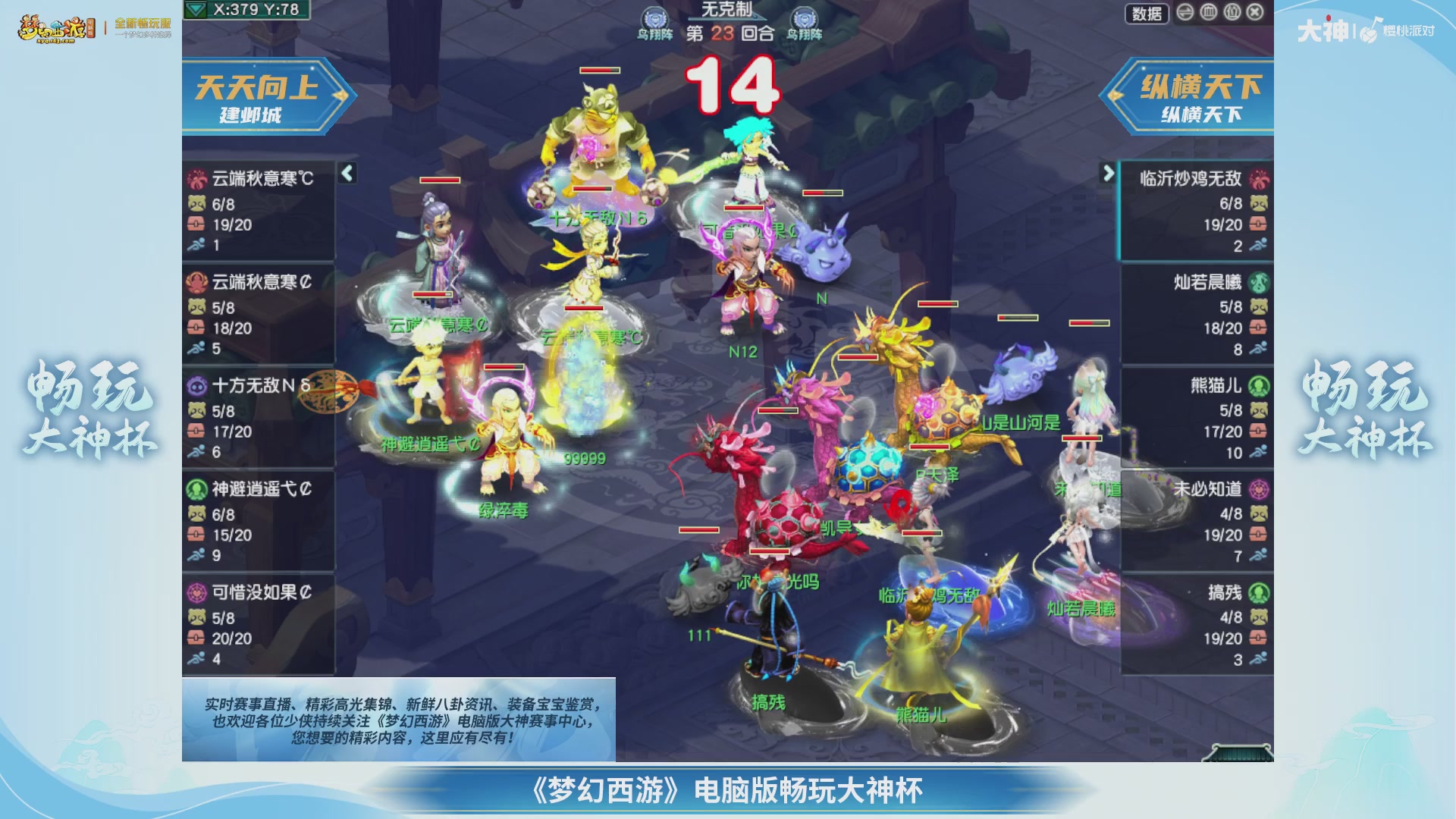Toggle the coordinate display green triangle
1456x819 pixels.
pos(197,10)
